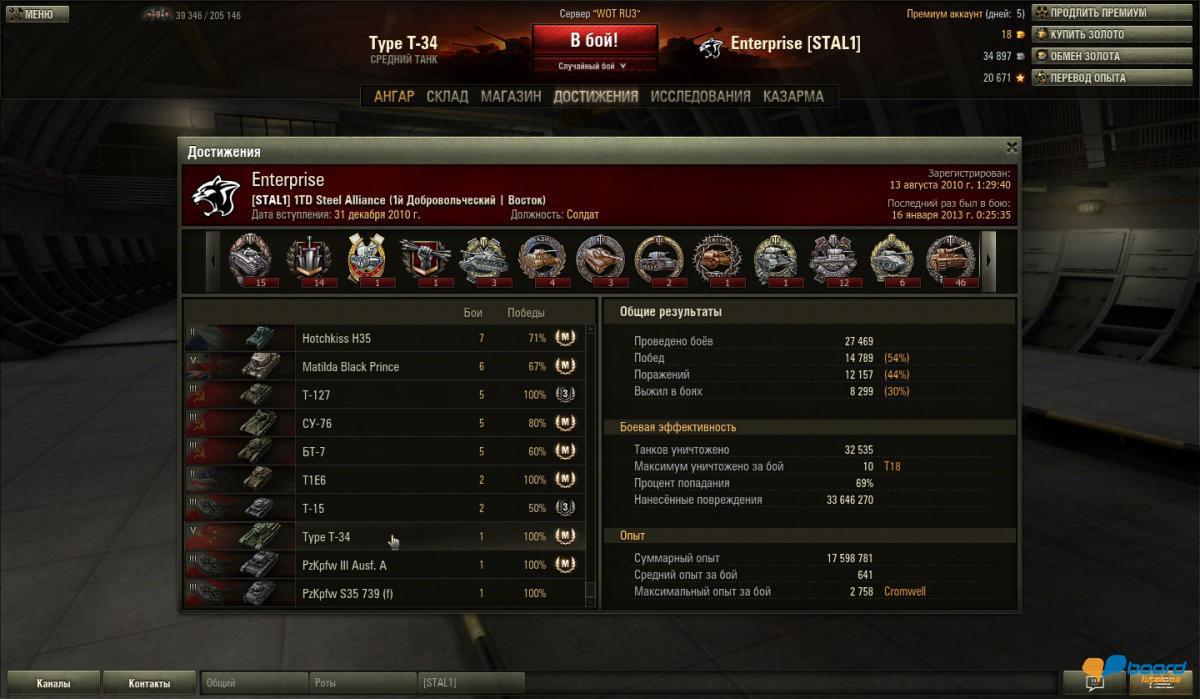
Task: Select the ИССЛЕДОВАНИЯ tab
Action: tap(700, 97)
